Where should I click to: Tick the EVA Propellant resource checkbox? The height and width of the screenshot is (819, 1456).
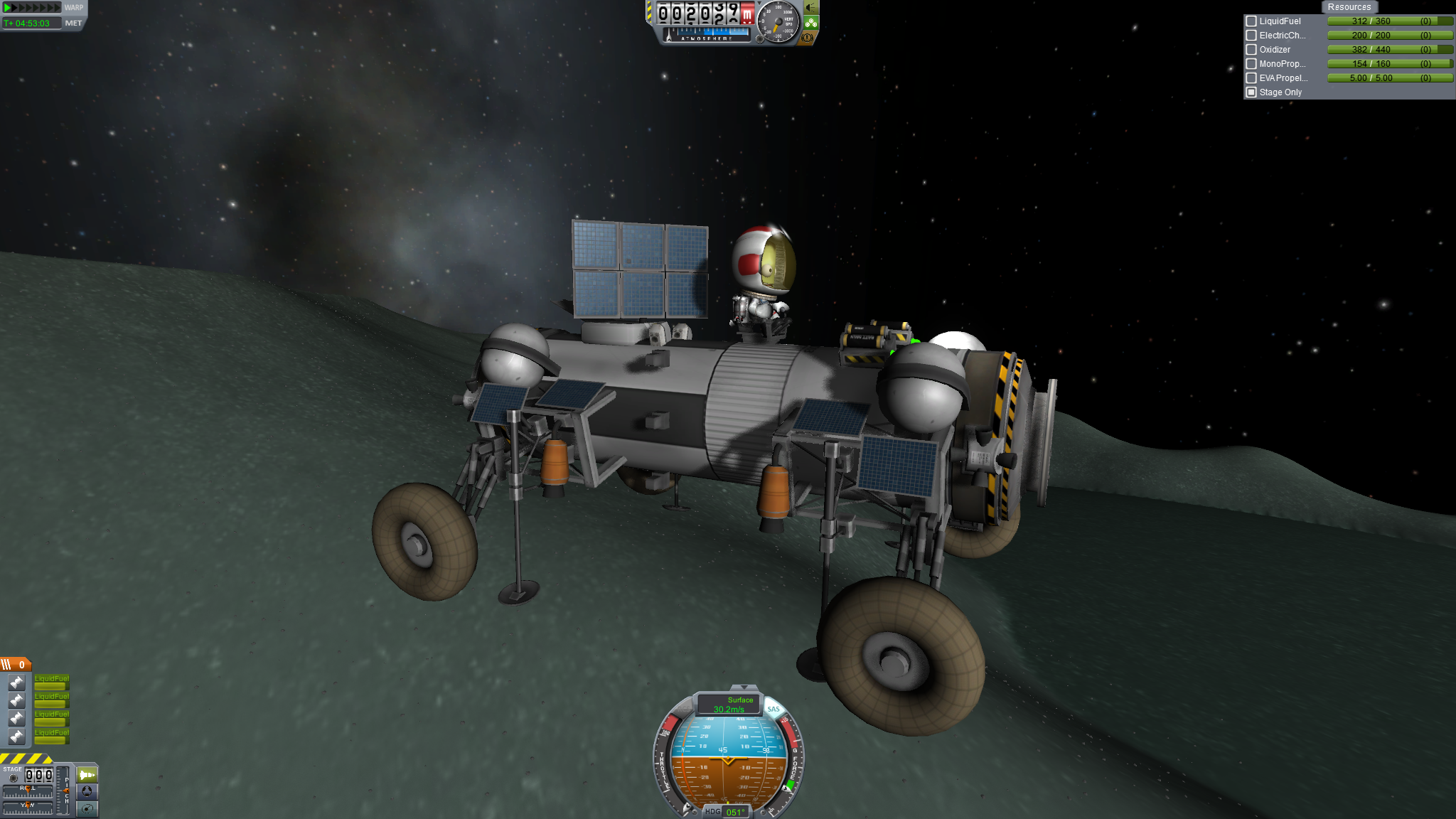[1251, 78]
